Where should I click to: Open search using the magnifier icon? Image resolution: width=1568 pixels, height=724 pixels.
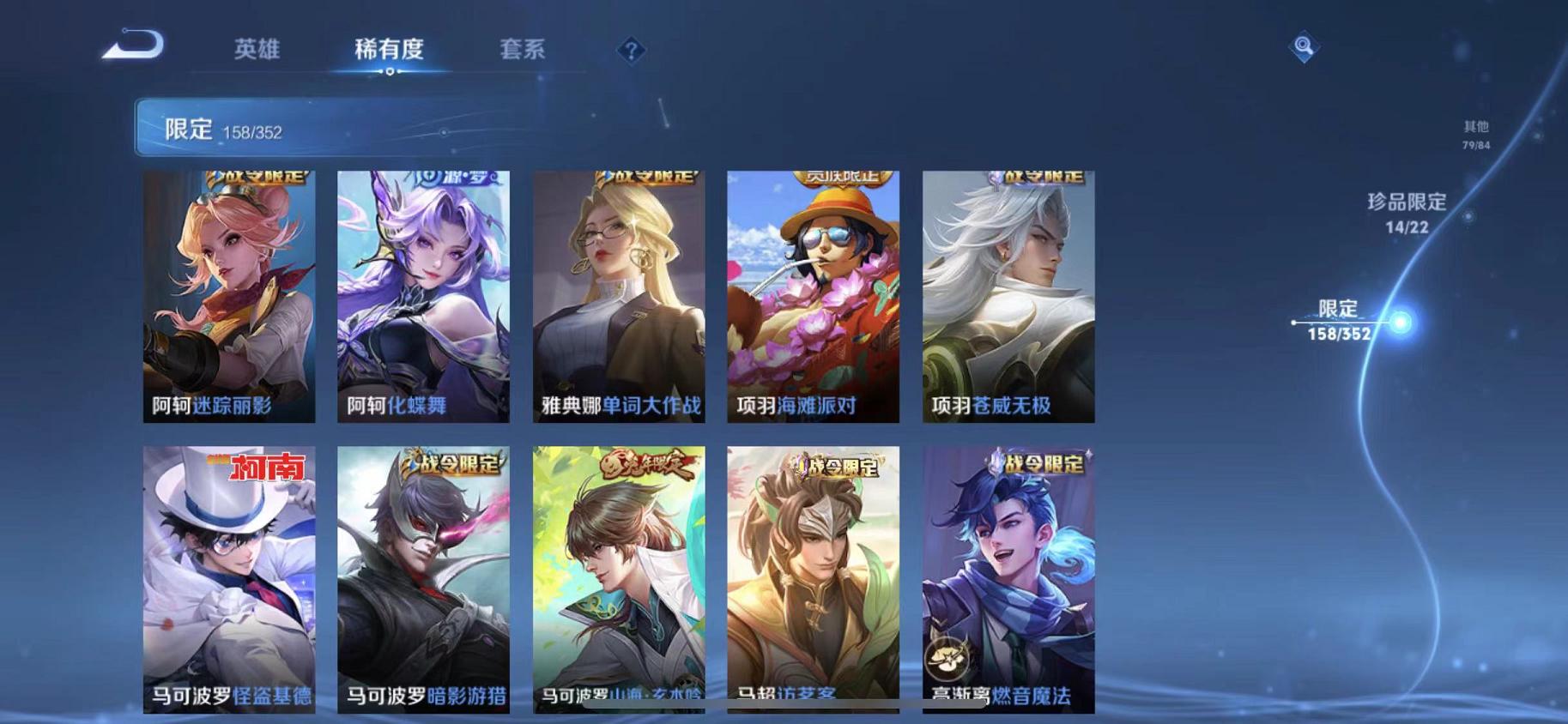pos(1304,47)
